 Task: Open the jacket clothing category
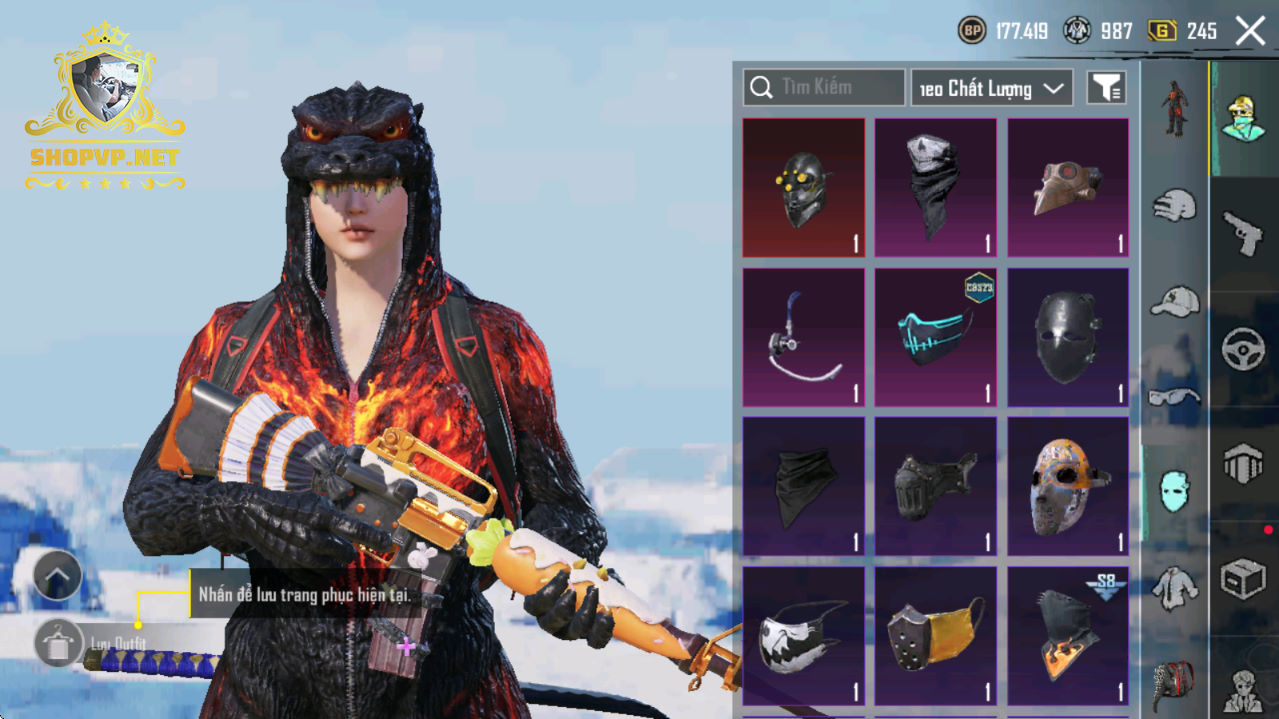pos(1174,588)
